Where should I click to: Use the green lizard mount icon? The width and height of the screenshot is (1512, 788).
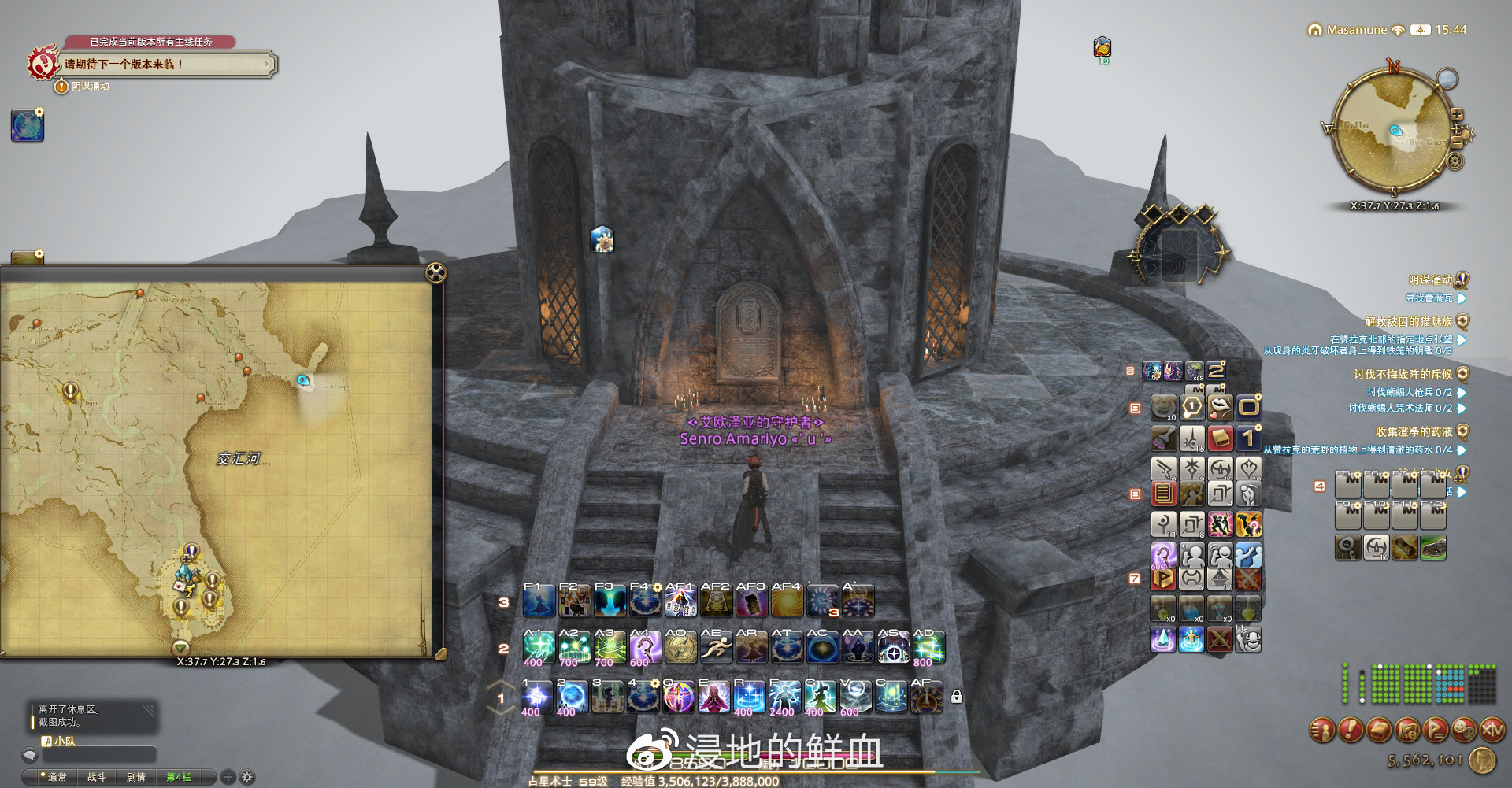tap(1432, 547)
